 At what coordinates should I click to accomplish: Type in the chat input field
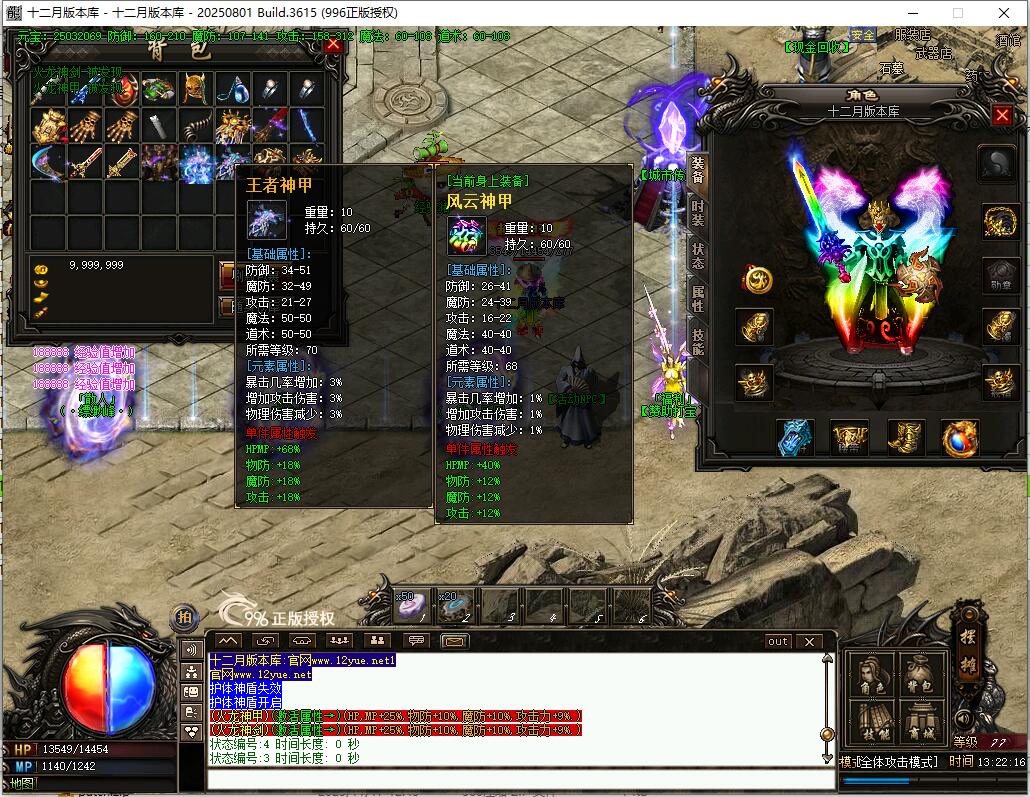pyautogui.click(x=520, y=779)
